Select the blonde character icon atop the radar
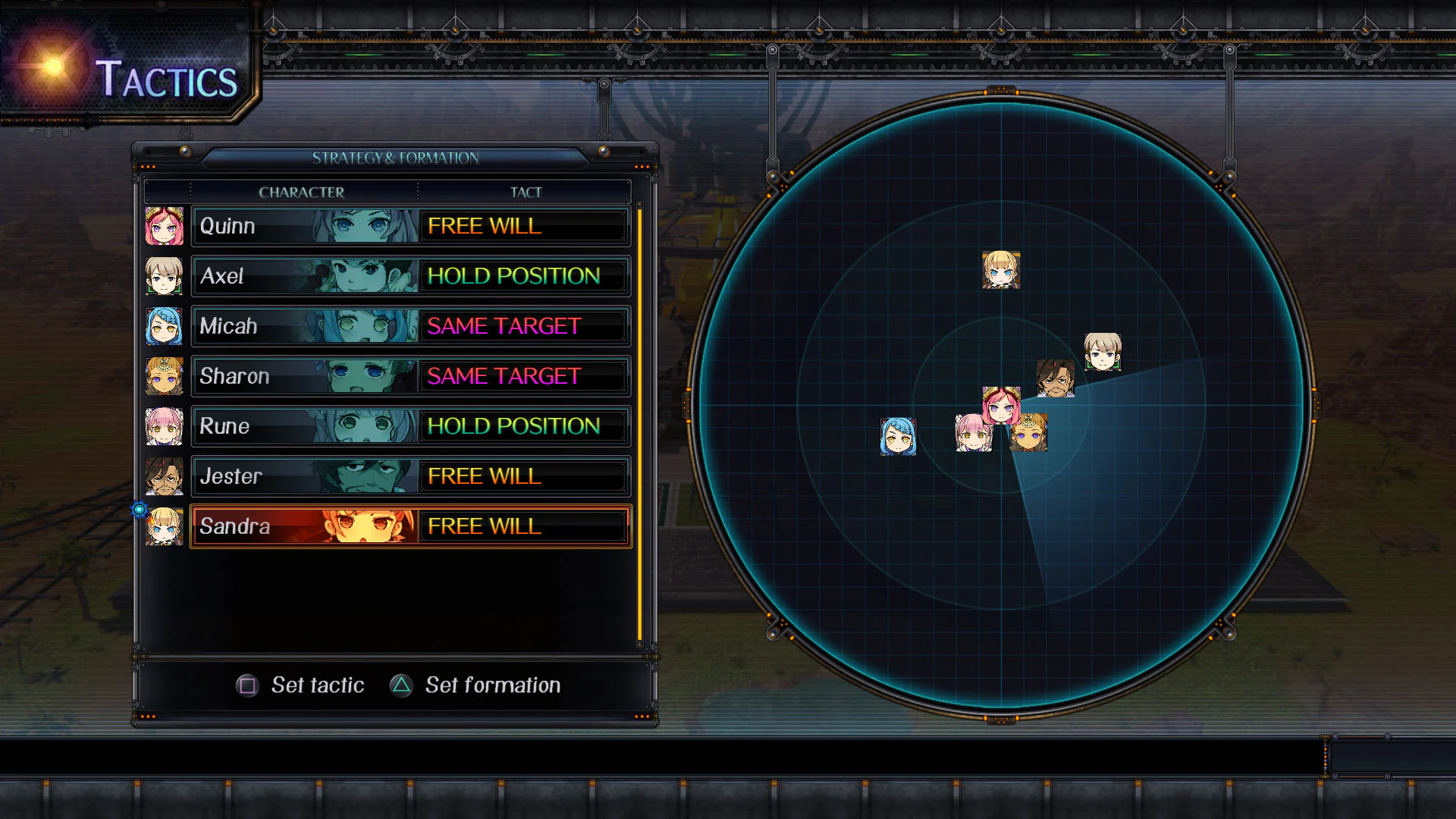The height and width of the screenshot is (819, 1456). (1001, 271)
